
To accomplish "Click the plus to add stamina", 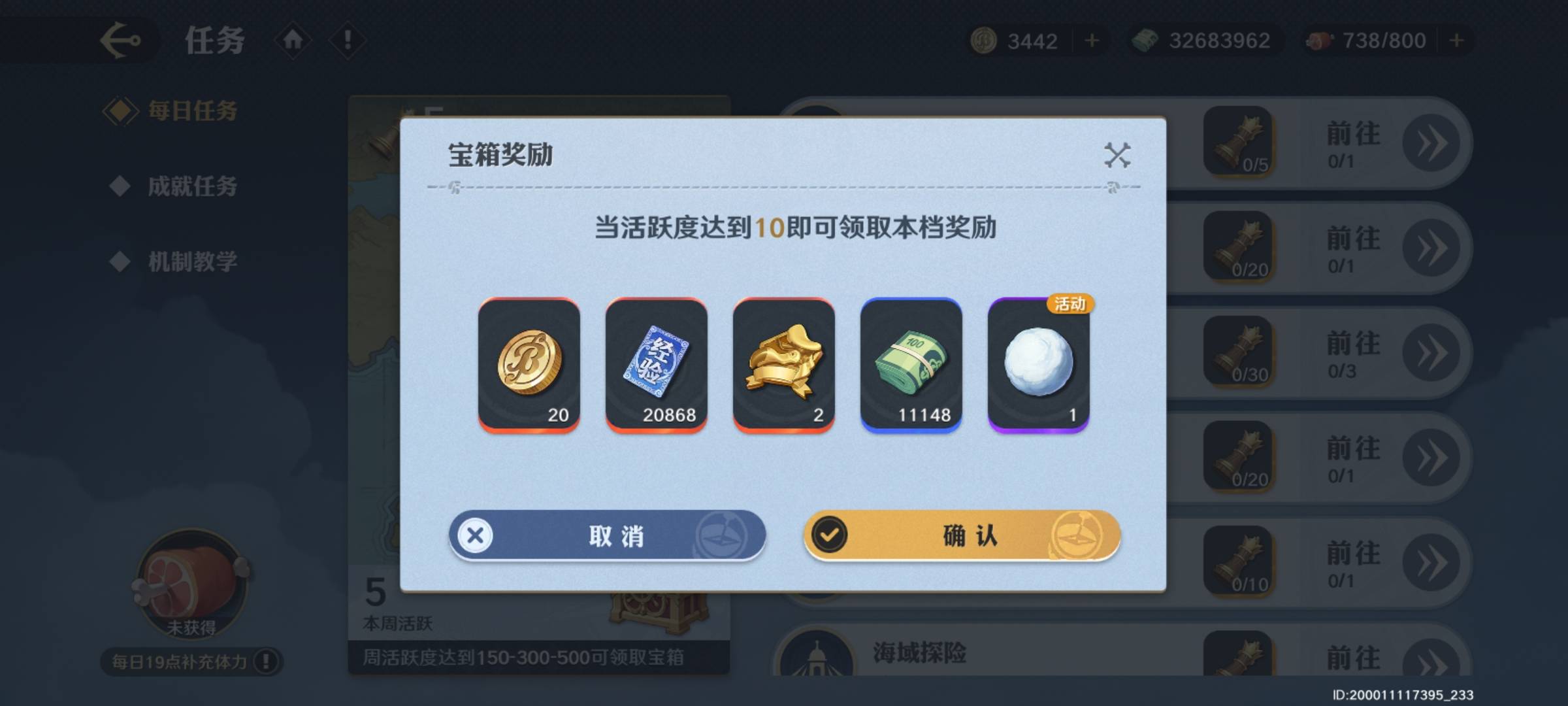I will 1457,41.
